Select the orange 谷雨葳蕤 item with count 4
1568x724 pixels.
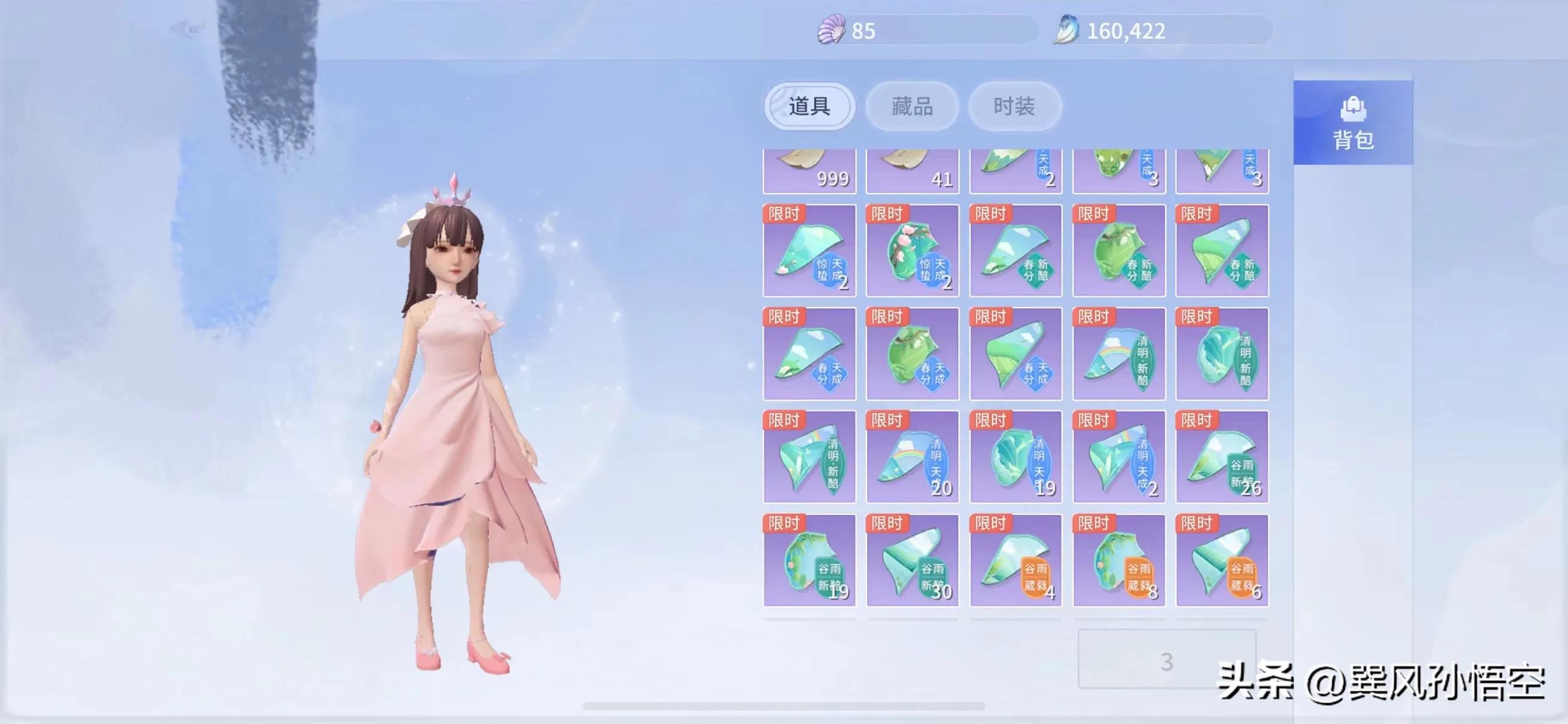tap(1015, 560)
